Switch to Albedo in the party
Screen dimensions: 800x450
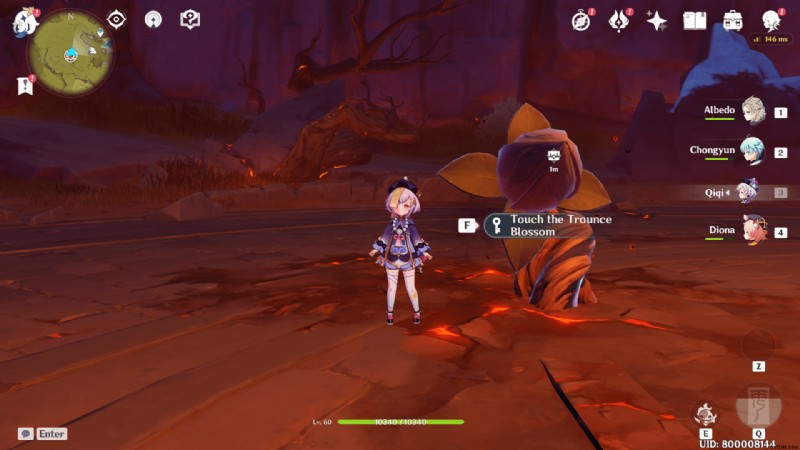[751, 114]
